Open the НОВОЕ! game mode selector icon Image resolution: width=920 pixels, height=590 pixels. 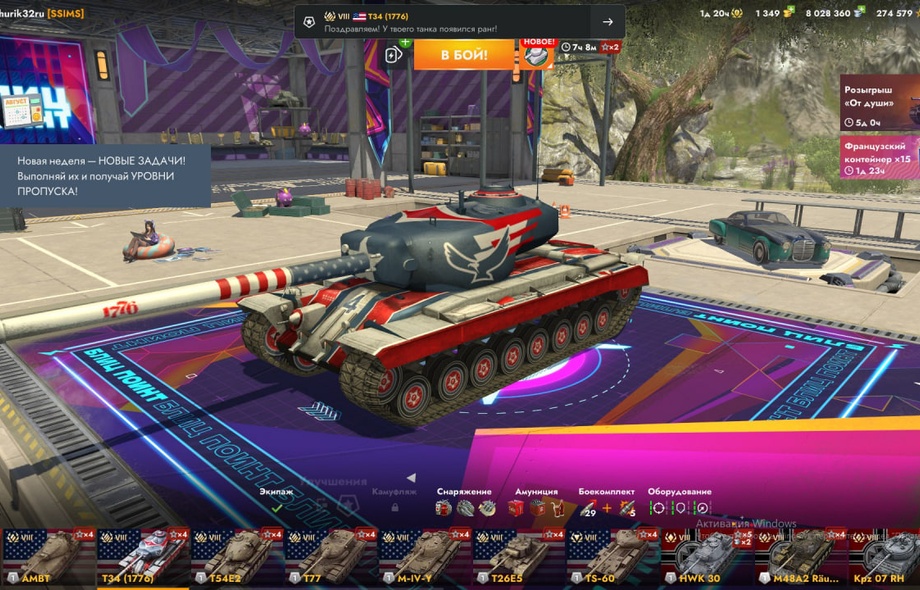coord(537,54)
